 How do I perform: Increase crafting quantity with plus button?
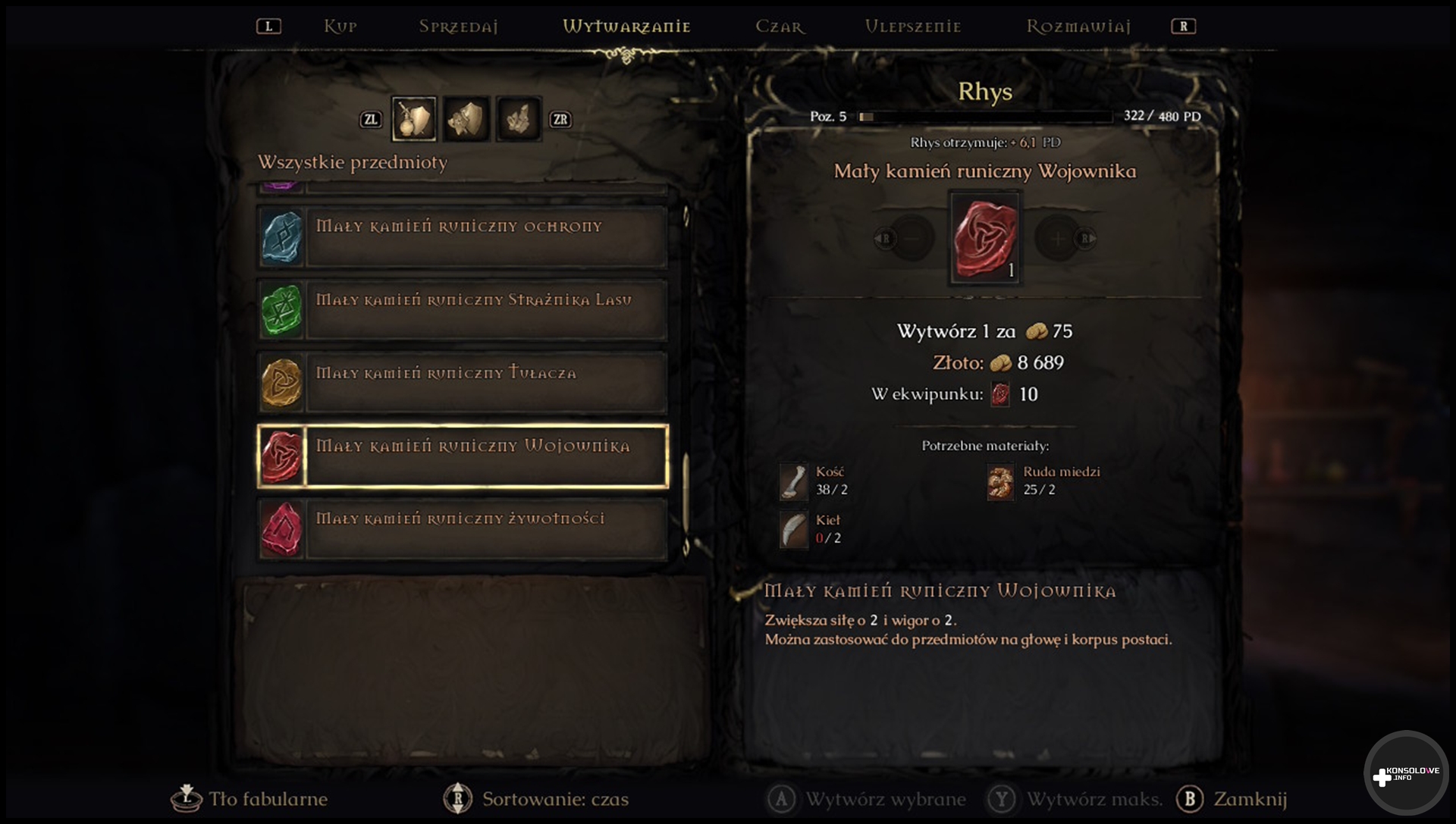1057,239
